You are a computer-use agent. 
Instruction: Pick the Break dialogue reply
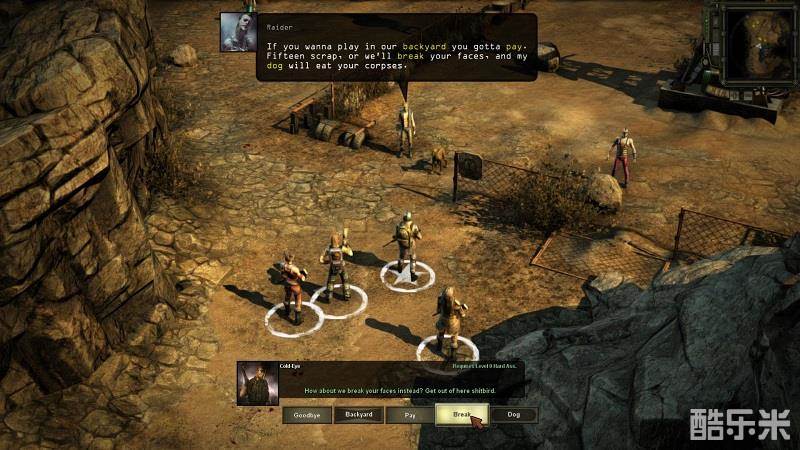461,415
